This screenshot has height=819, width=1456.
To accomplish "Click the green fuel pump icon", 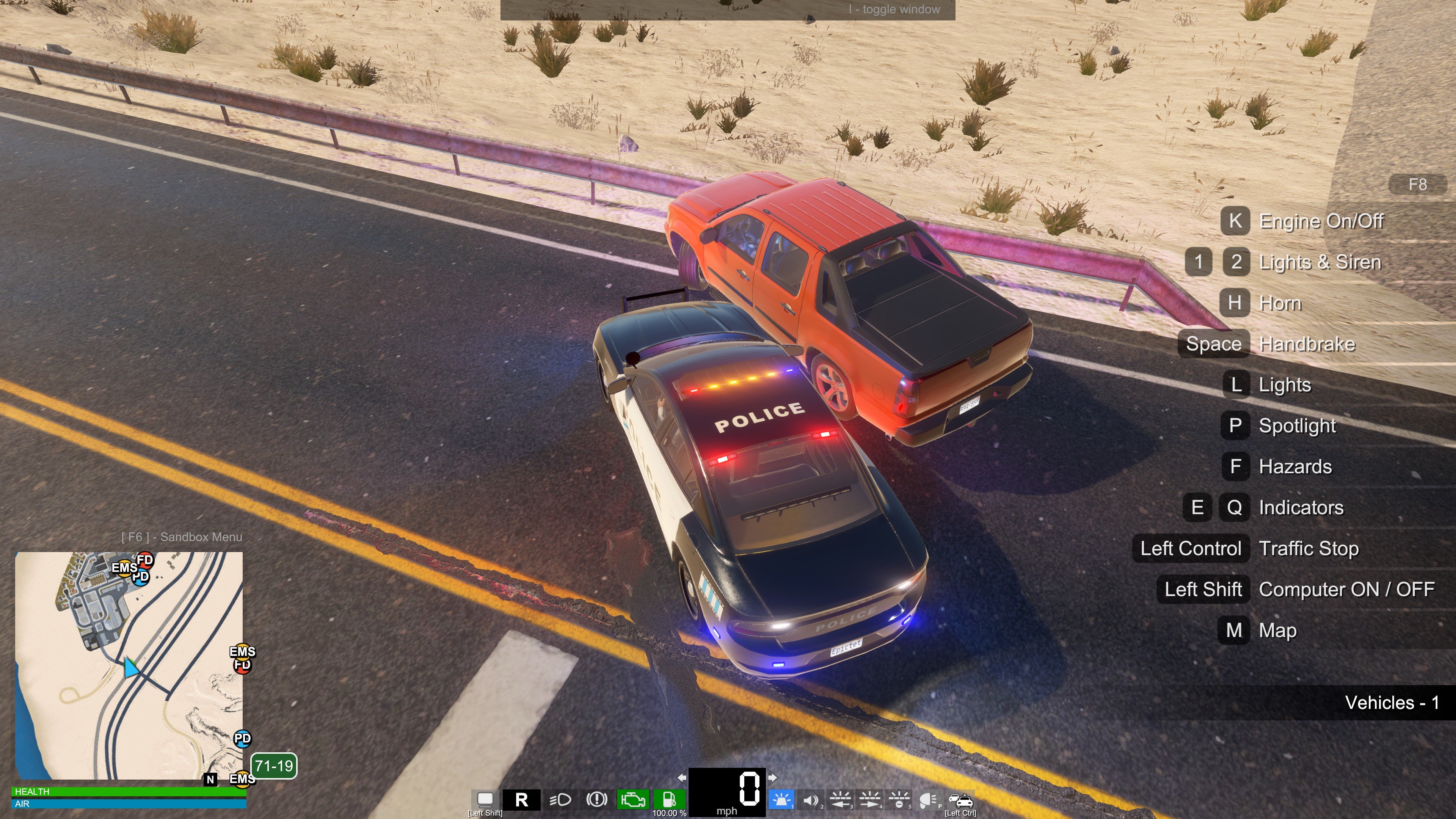I will click(669, 799).
